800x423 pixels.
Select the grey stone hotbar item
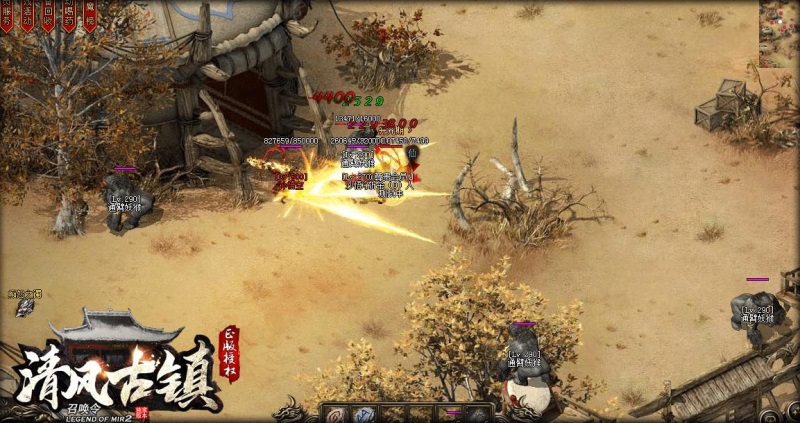tap(480, 413)
